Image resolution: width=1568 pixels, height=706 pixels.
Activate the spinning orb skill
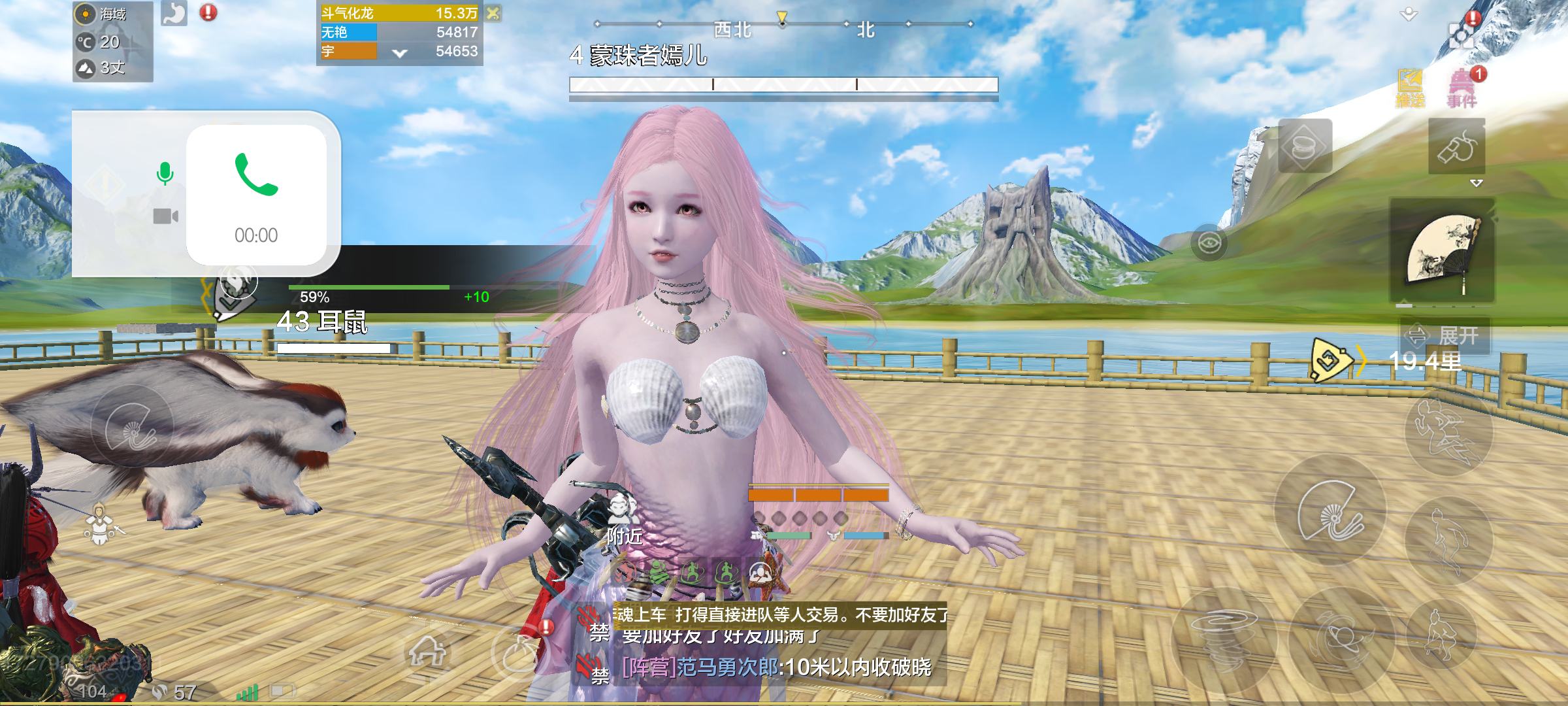(1341, 637)
